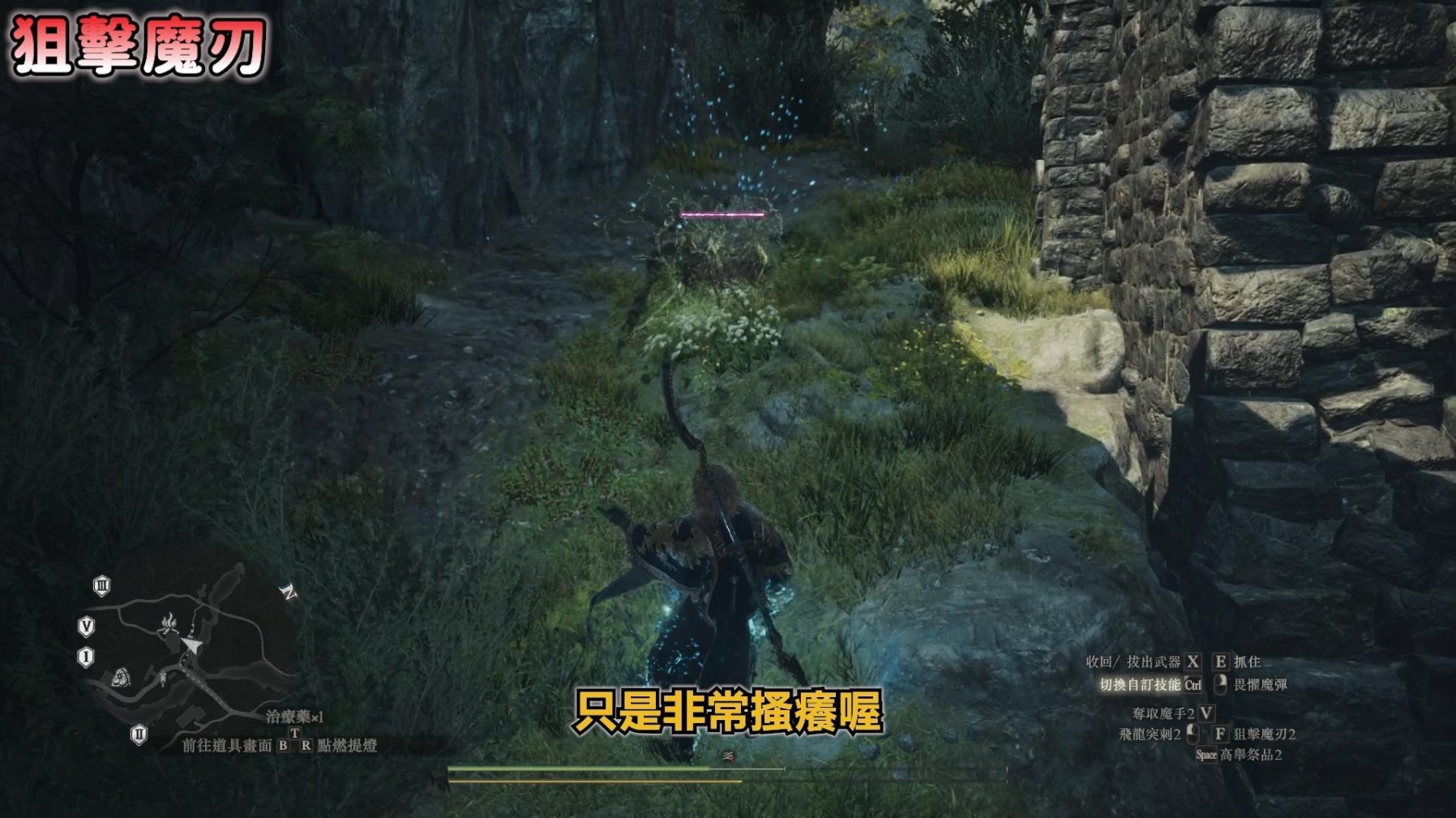This screenshot has height=818, width=1456.
Task: Select the mouse button icon beside 畏懼魔彈
Action: point(1221,684)
